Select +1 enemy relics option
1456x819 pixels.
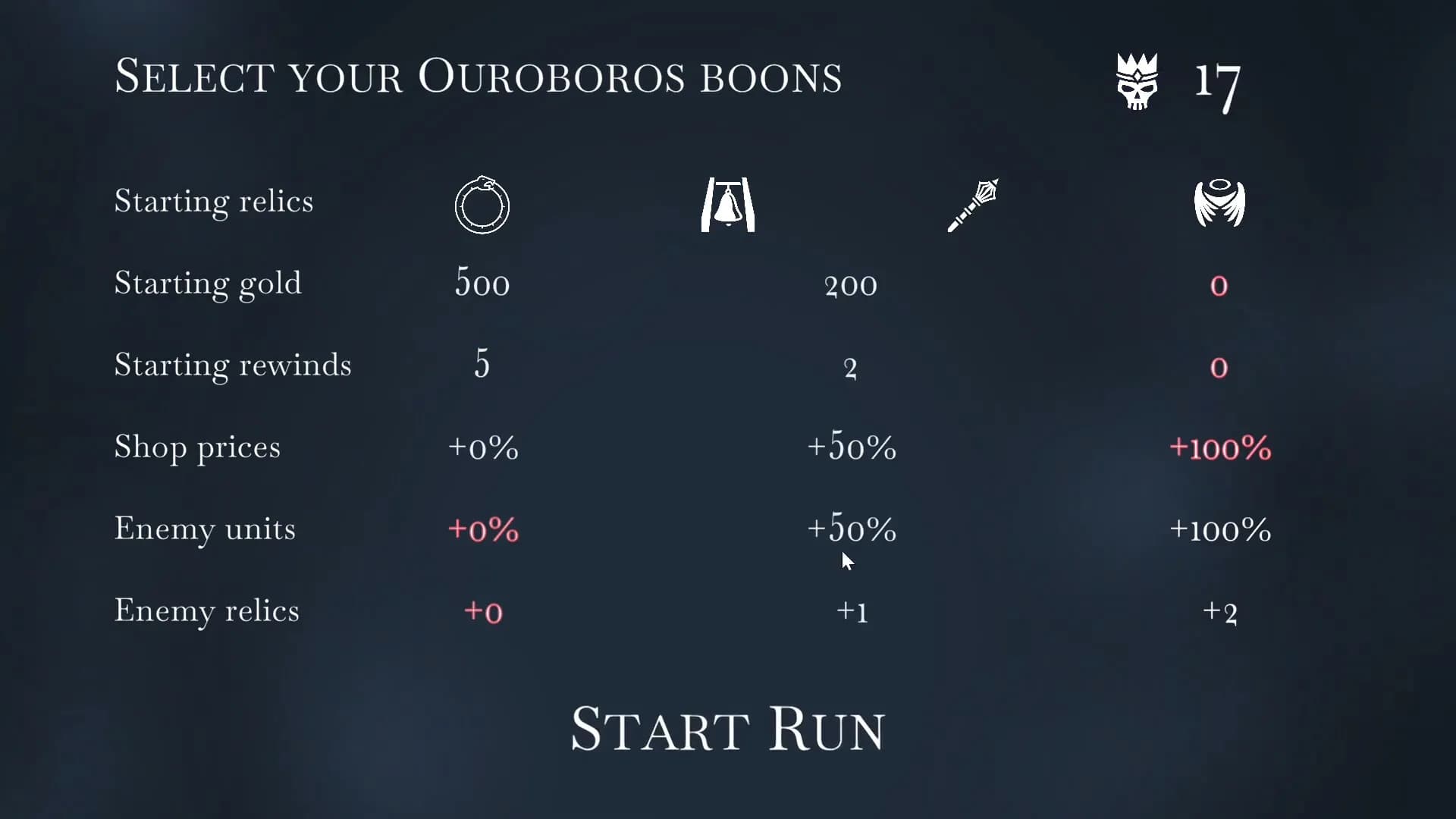852,613
